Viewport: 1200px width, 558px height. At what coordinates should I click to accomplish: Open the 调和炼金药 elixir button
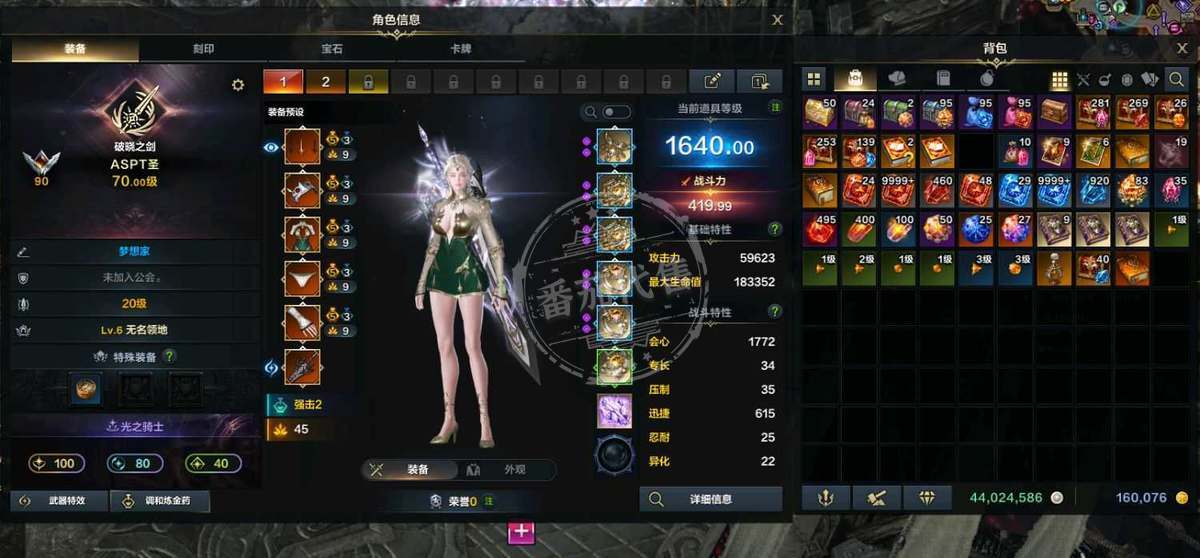[160, 501]
